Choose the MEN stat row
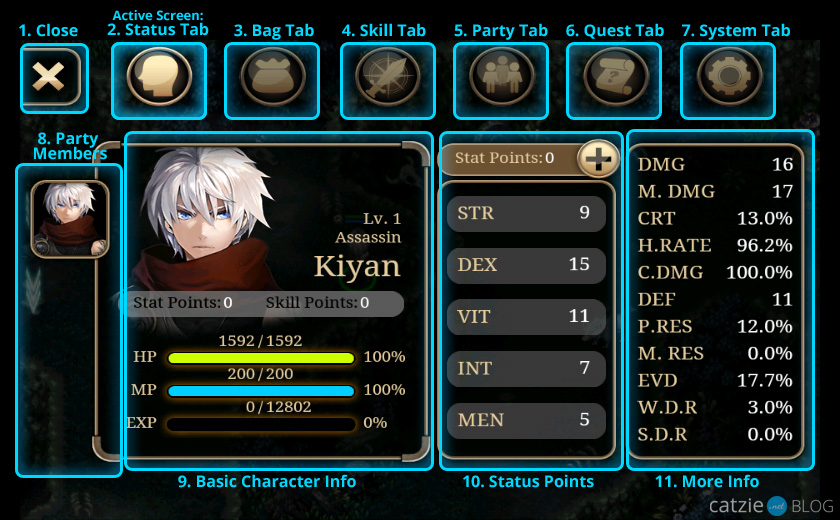 [525, 420]
